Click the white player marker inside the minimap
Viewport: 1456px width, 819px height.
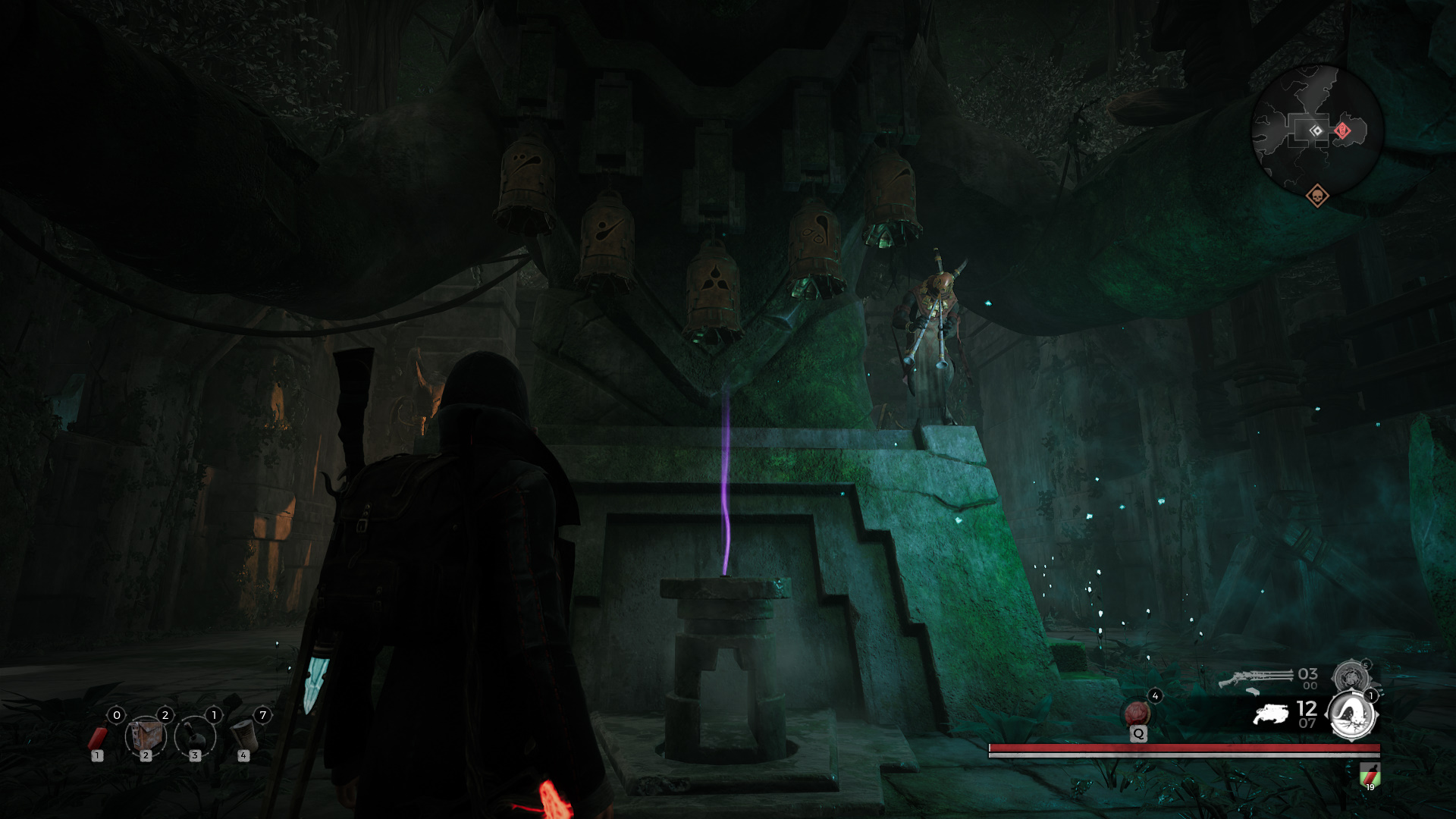pyautogui.click(x=1316, y=131)
